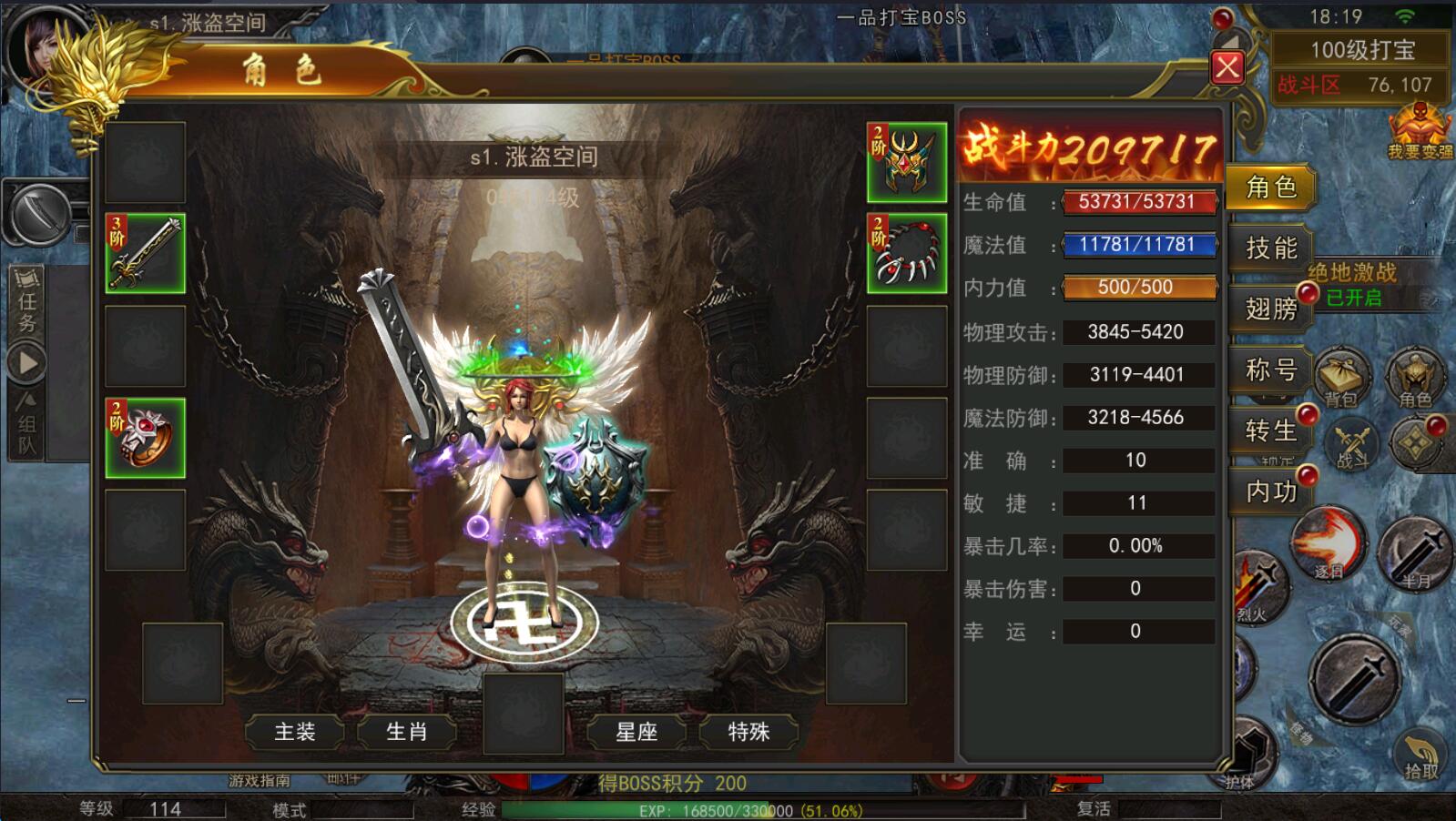Close the character panel with the red X
This screenshot has width=1456, height=821.
(x=1227, y=67)
